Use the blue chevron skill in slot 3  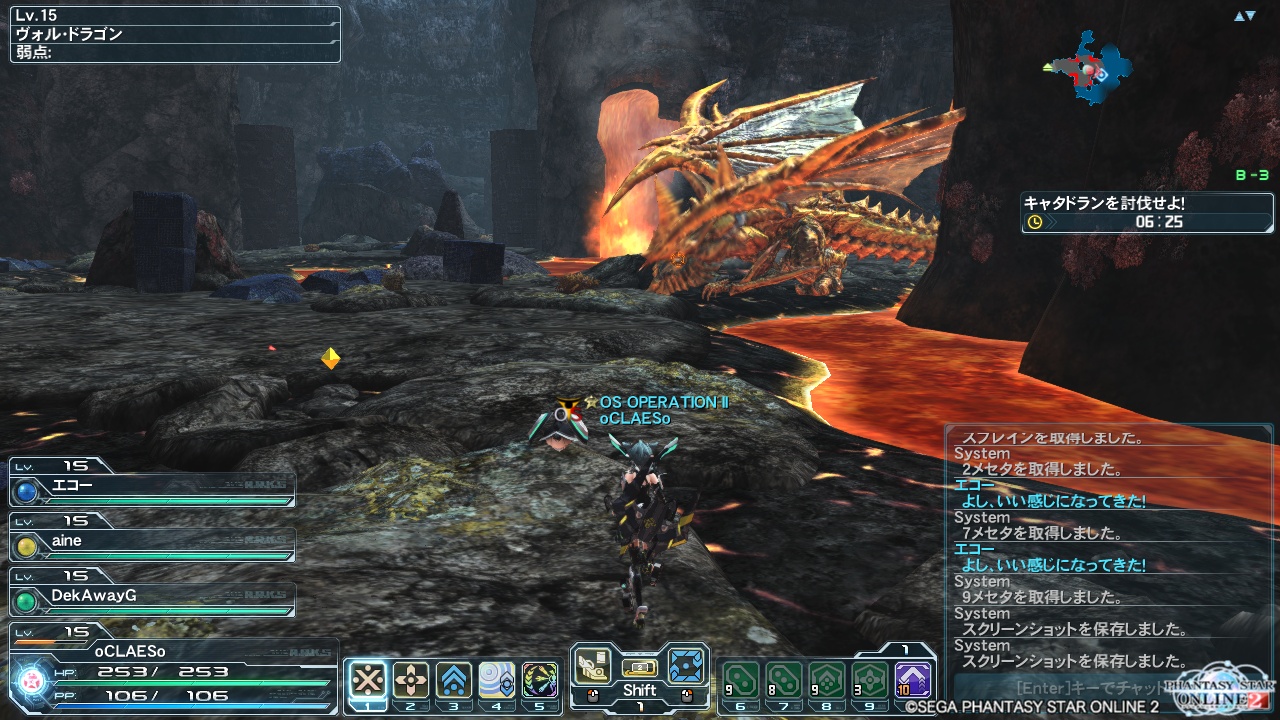[454, 680]
